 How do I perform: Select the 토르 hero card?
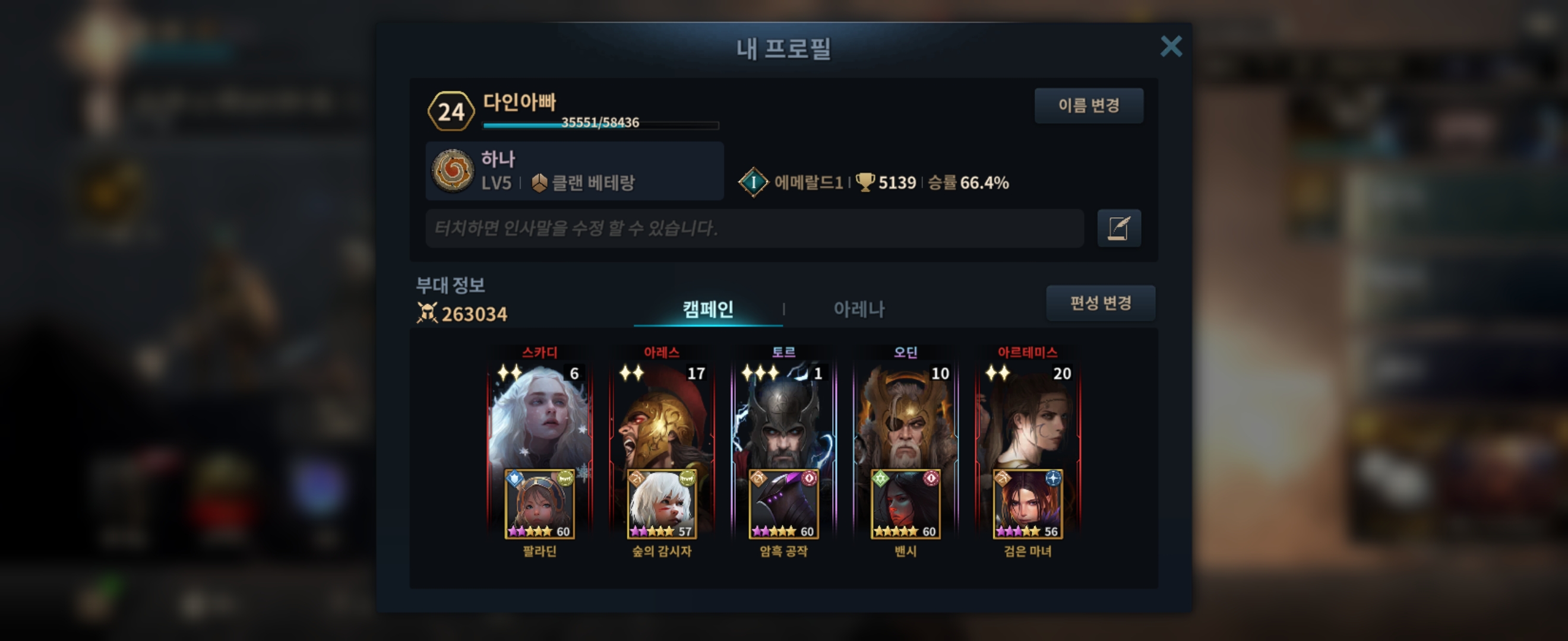[x=783, y=414]
